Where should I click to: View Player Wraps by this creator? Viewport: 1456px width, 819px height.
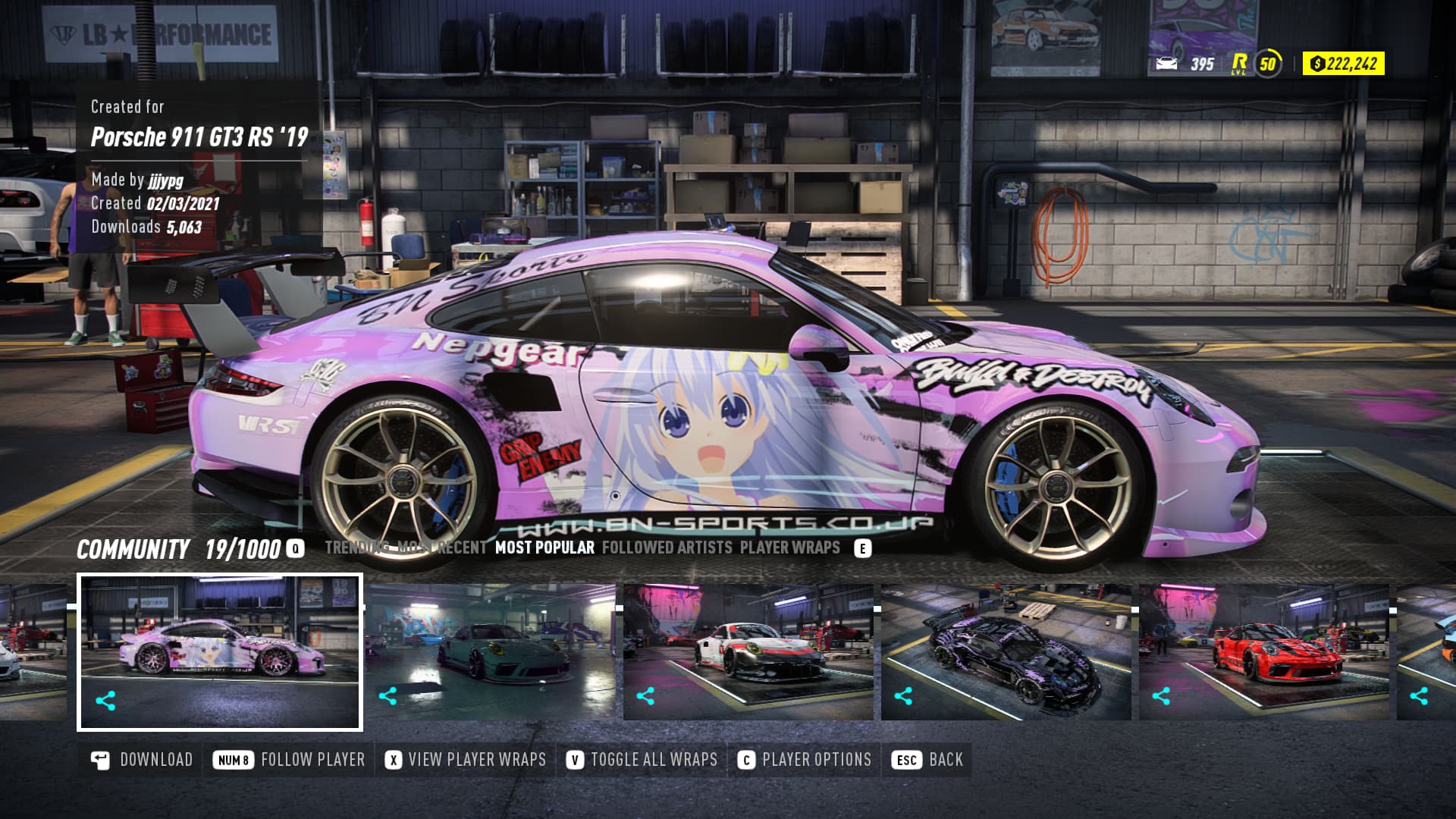pyautogui.click(x=466, y=760)
